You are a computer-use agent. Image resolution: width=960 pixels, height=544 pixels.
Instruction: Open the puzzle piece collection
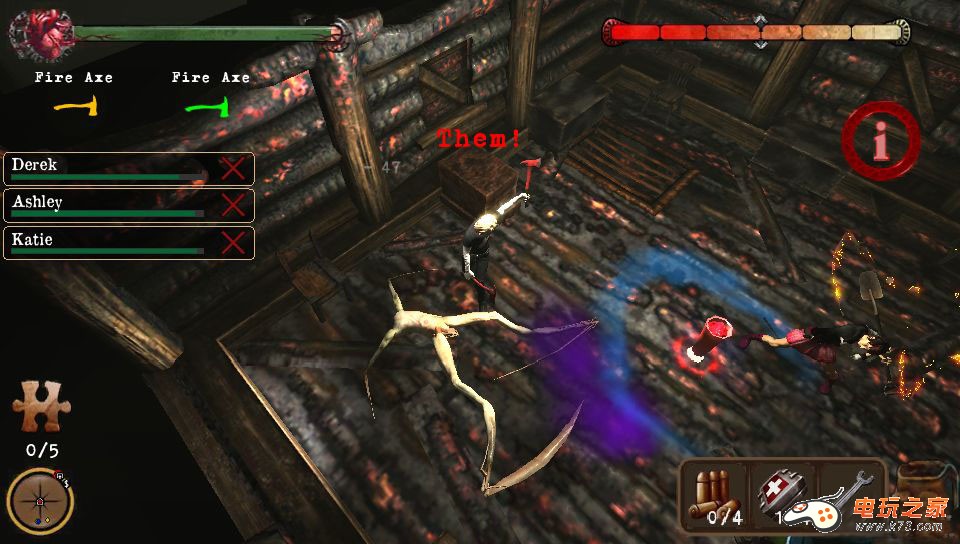click(41, 408)
